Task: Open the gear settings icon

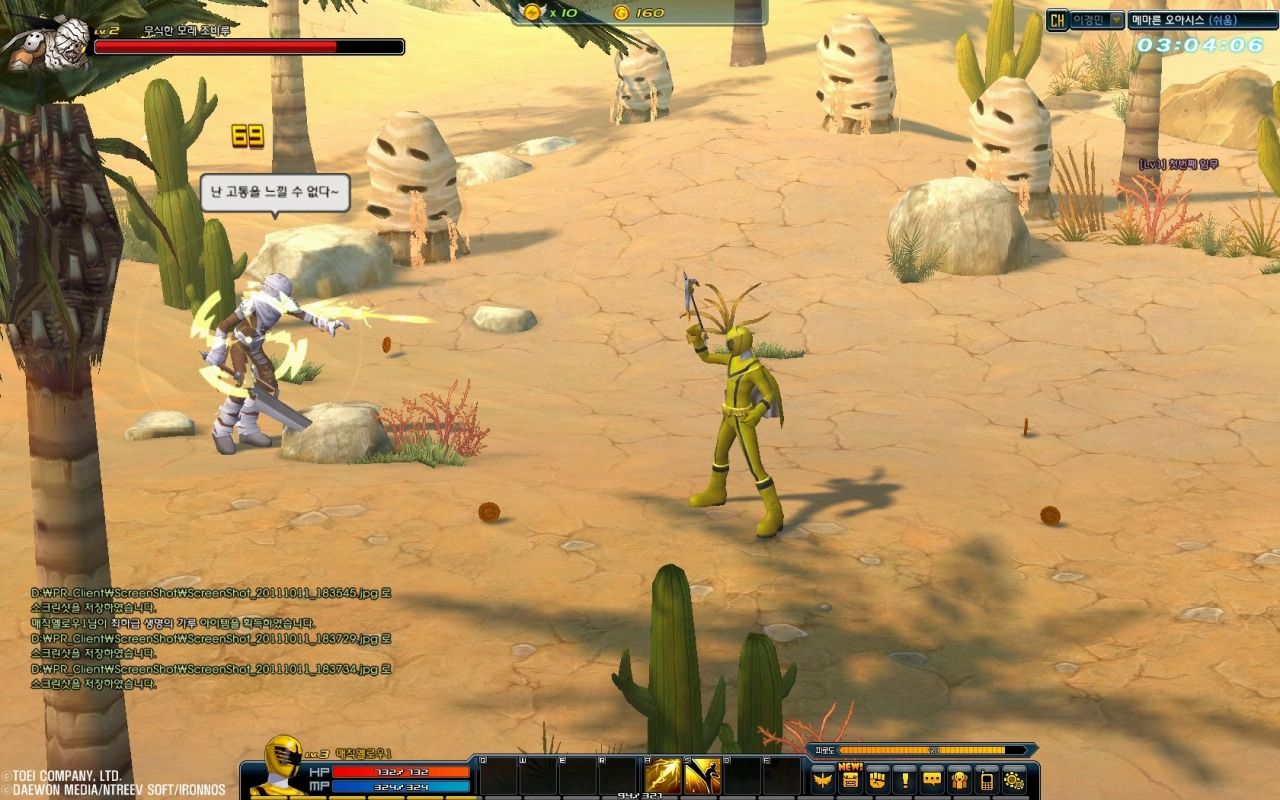Action: pos(1016,778)
